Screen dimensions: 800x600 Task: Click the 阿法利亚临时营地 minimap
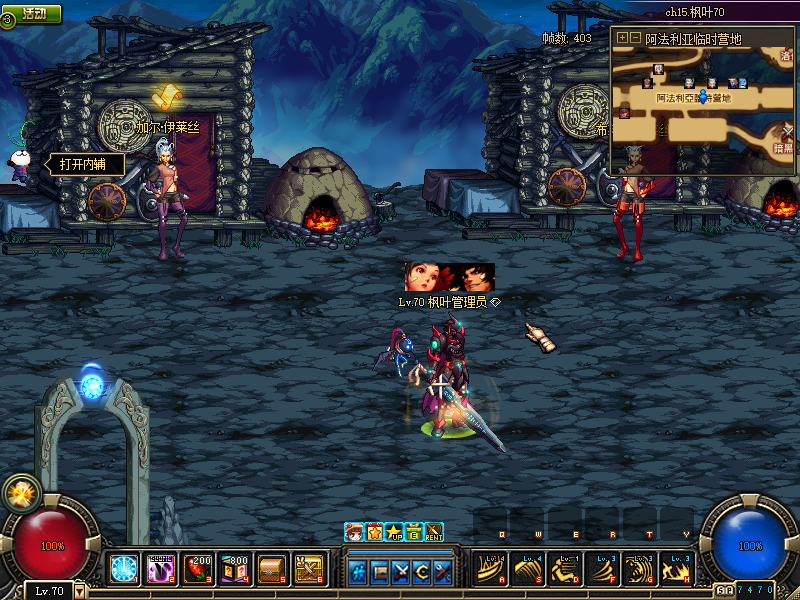click(x=702, y=108)
